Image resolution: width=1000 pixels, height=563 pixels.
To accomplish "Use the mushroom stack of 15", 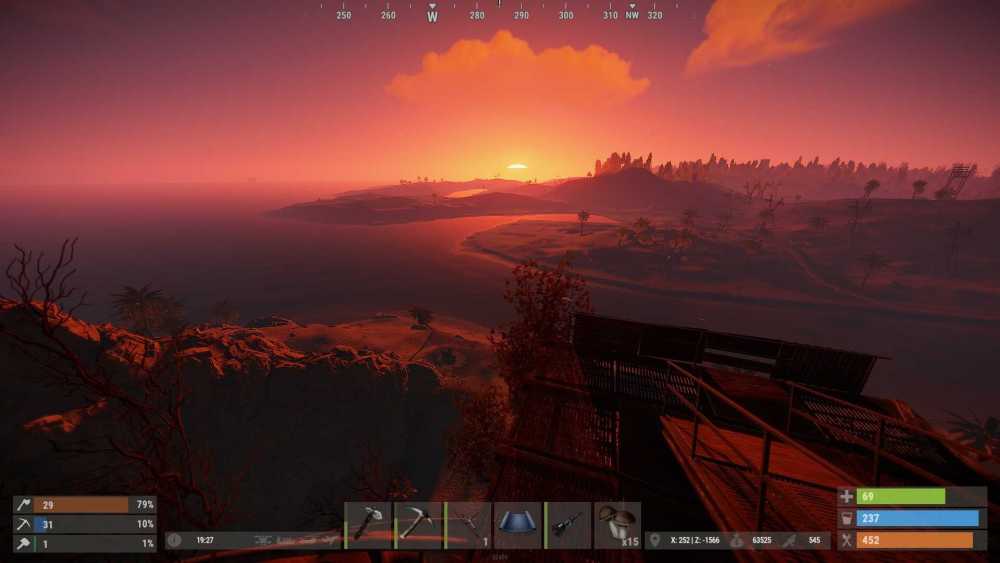I will click(618, 525).
